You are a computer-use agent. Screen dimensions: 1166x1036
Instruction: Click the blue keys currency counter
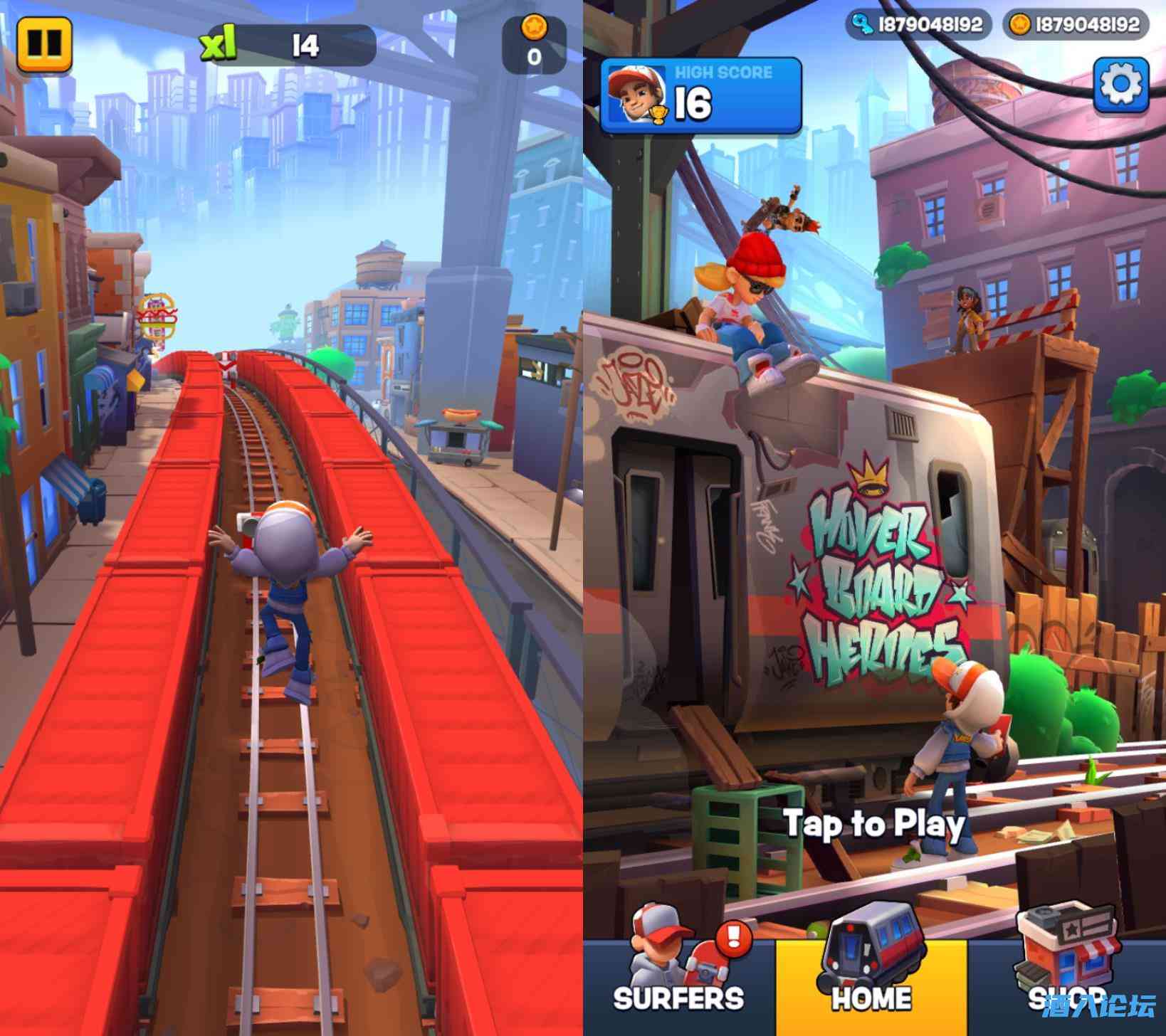918,25
